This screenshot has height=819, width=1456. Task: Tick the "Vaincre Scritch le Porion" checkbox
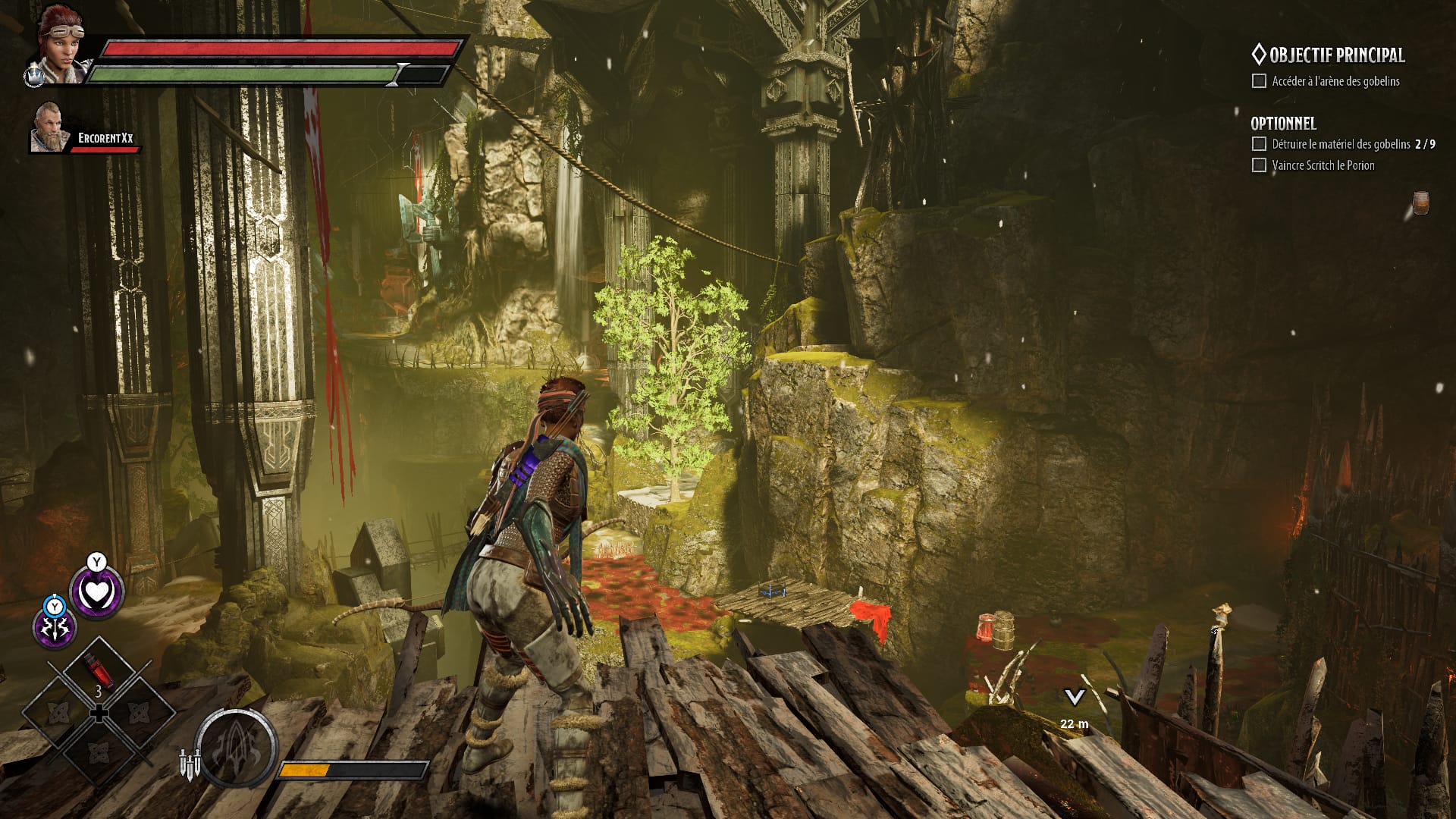click(x=1259, y=165)
